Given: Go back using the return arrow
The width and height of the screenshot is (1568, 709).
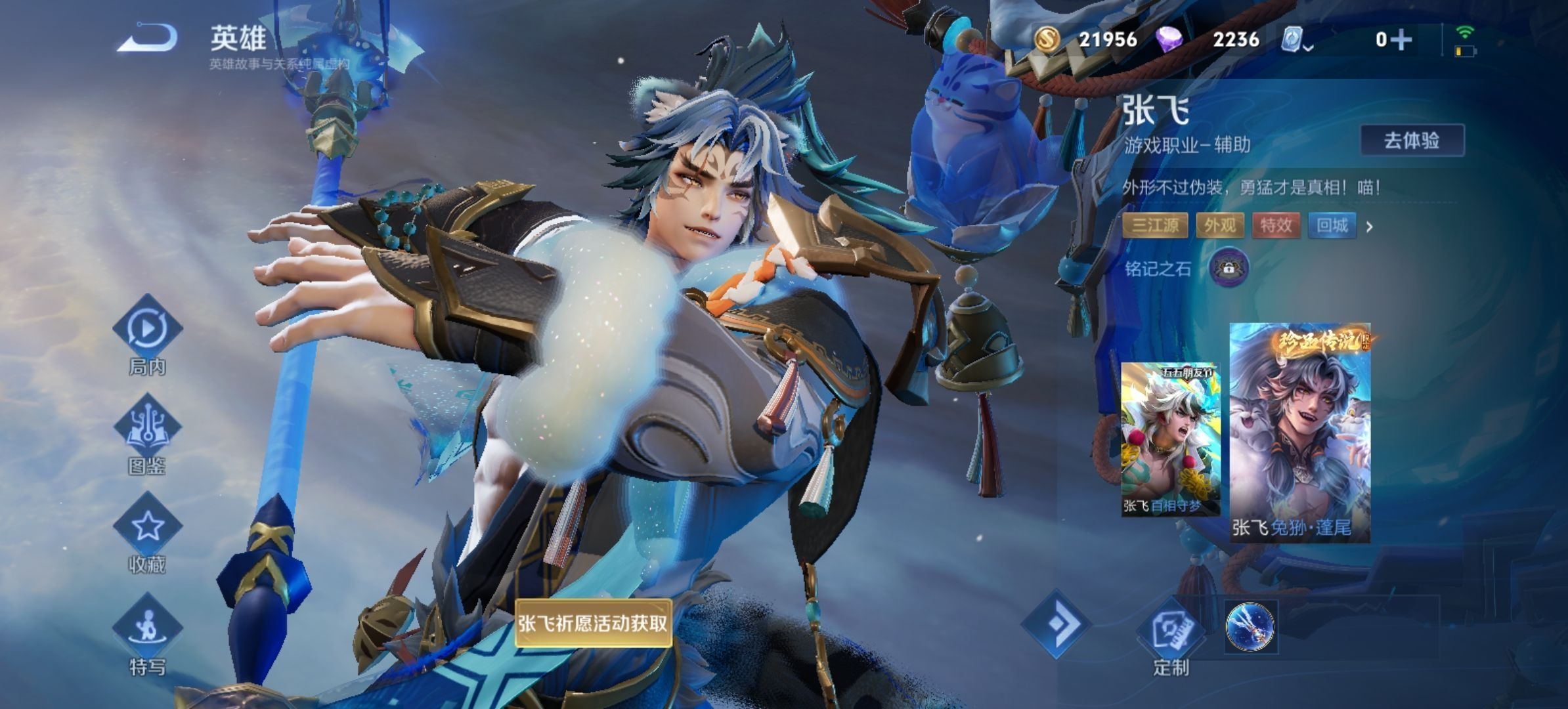Looking at the screenshot, I should (148, 37).
